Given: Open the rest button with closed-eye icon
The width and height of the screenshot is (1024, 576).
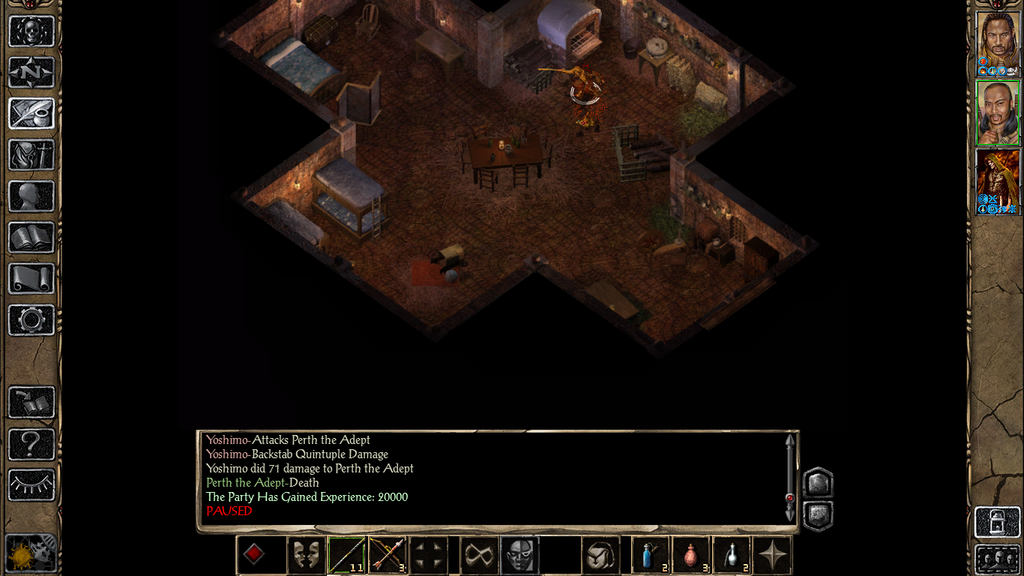Looking at the screenshot, I should pos(31,484).
